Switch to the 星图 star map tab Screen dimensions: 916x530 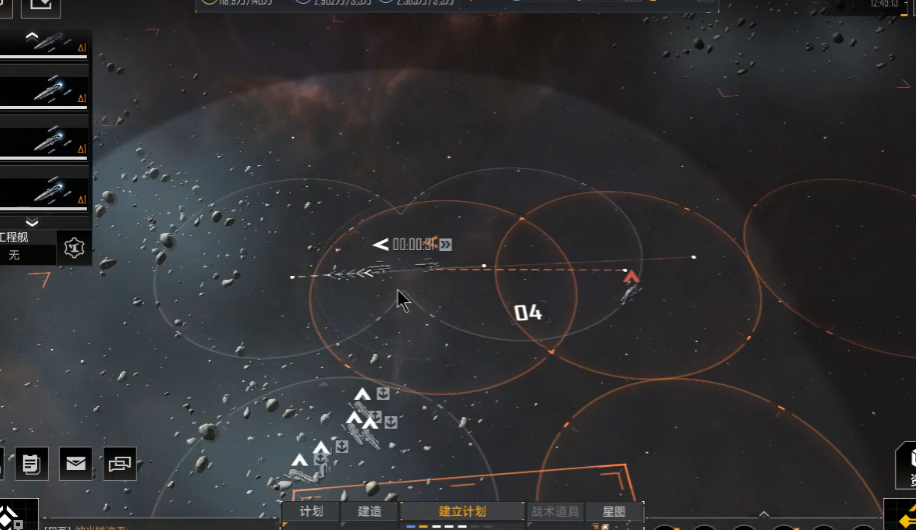point(614,511)
